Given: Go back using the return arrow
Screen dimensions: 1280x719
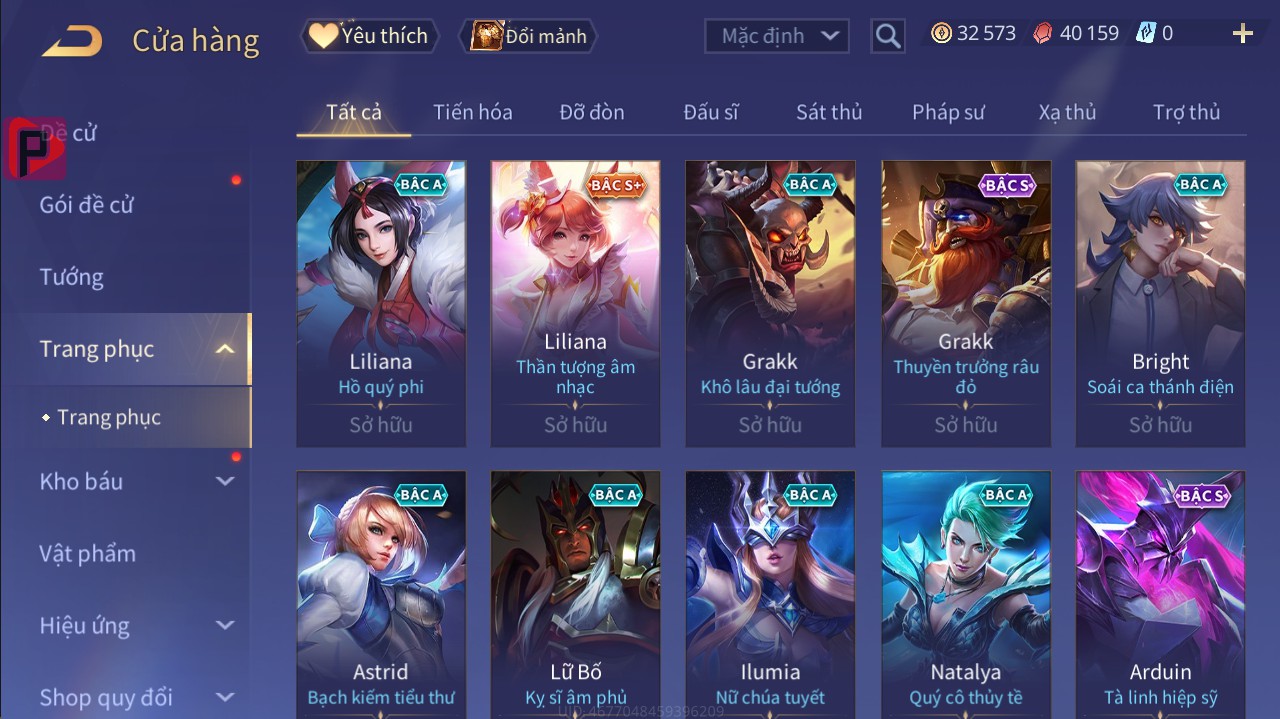Looking at the screenshot, I should point(72,41).
